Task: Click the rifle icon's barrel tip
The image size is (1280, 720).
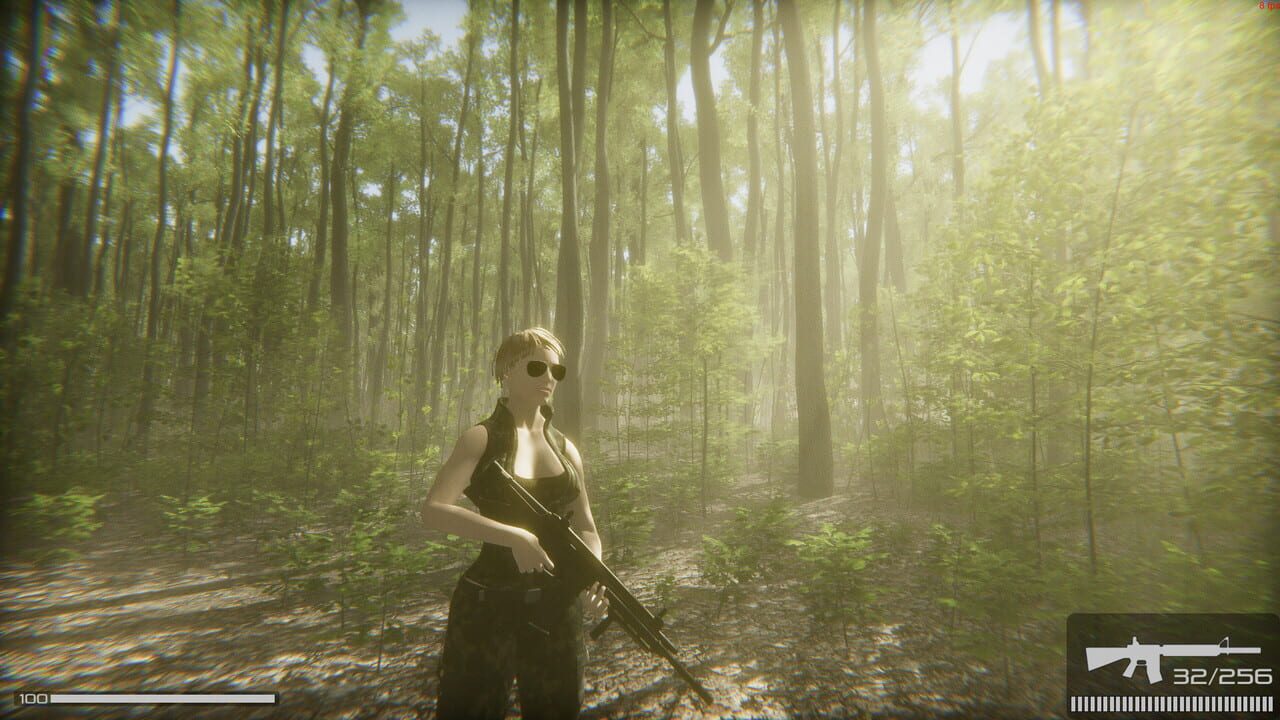Action: [1258, 650]
